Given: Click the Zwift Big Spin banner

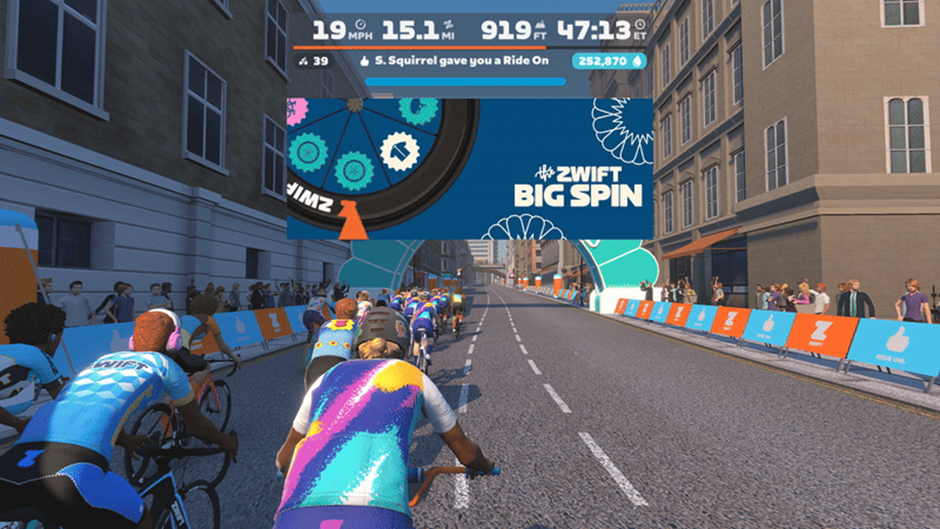Looking at the screenshot, I should (470, 168).
